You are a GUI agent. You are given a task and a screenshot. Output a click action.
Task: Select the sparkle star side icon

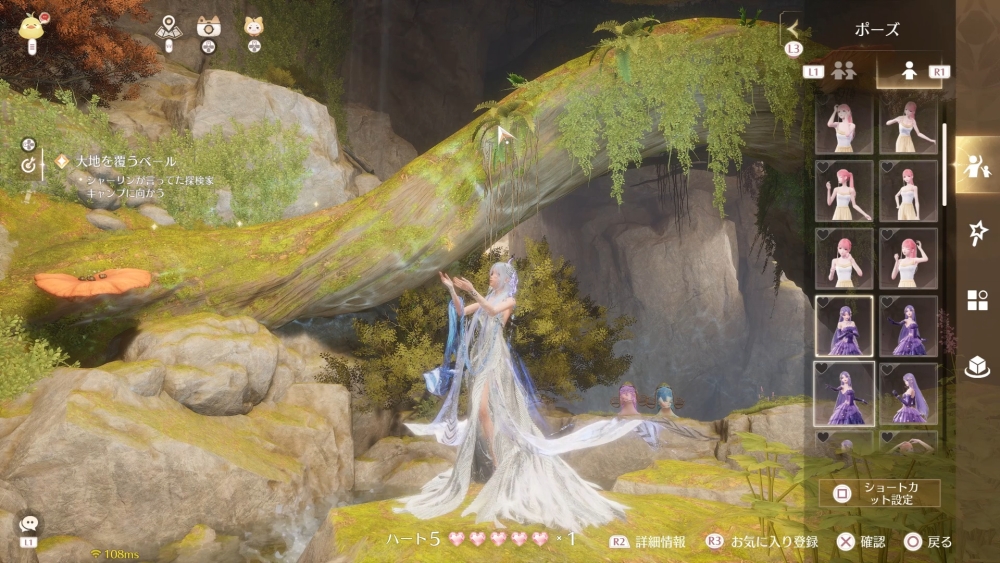pyautogui.click(x=977, y=234)
